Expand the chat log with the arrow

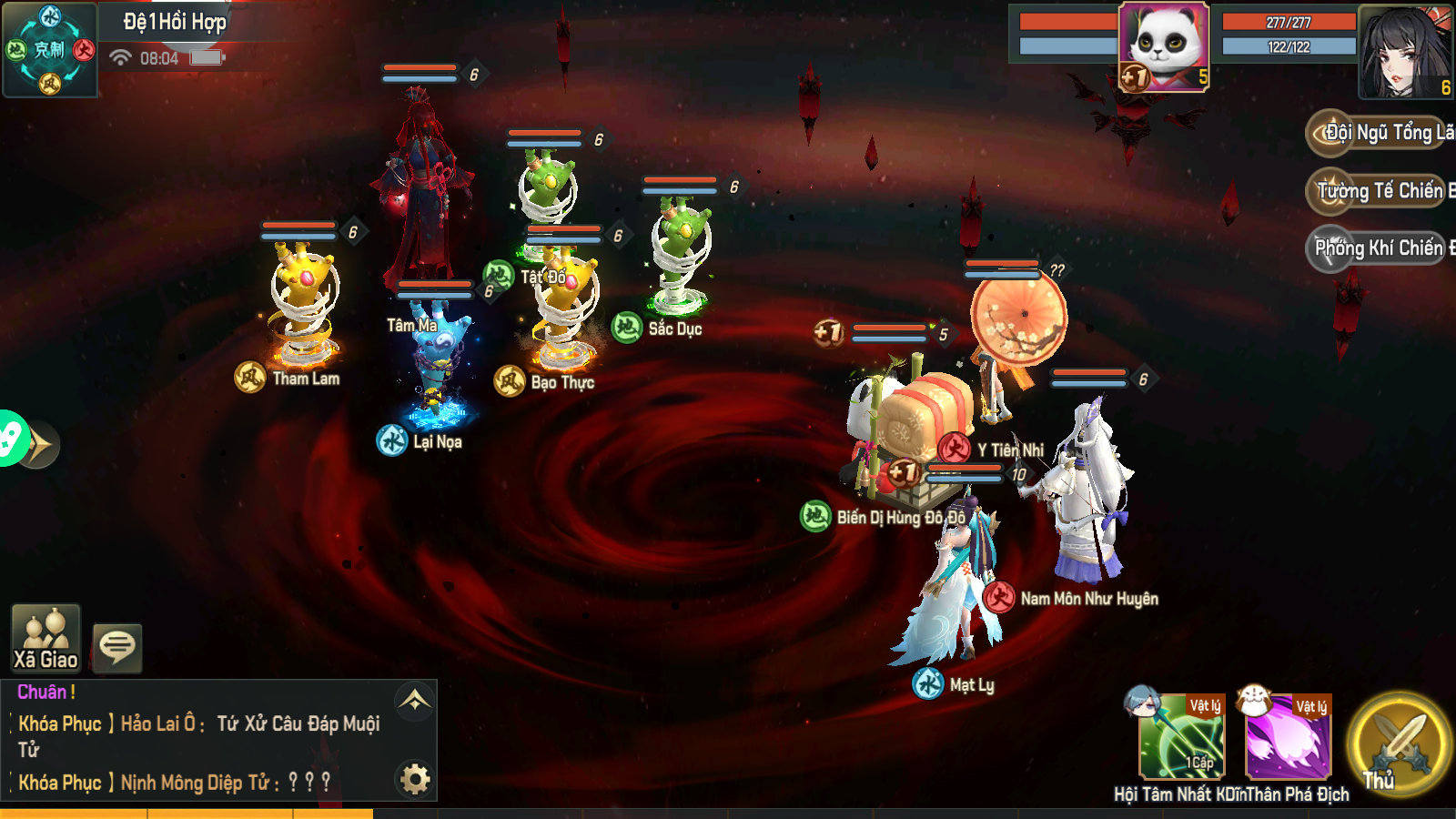click(415, 701)
